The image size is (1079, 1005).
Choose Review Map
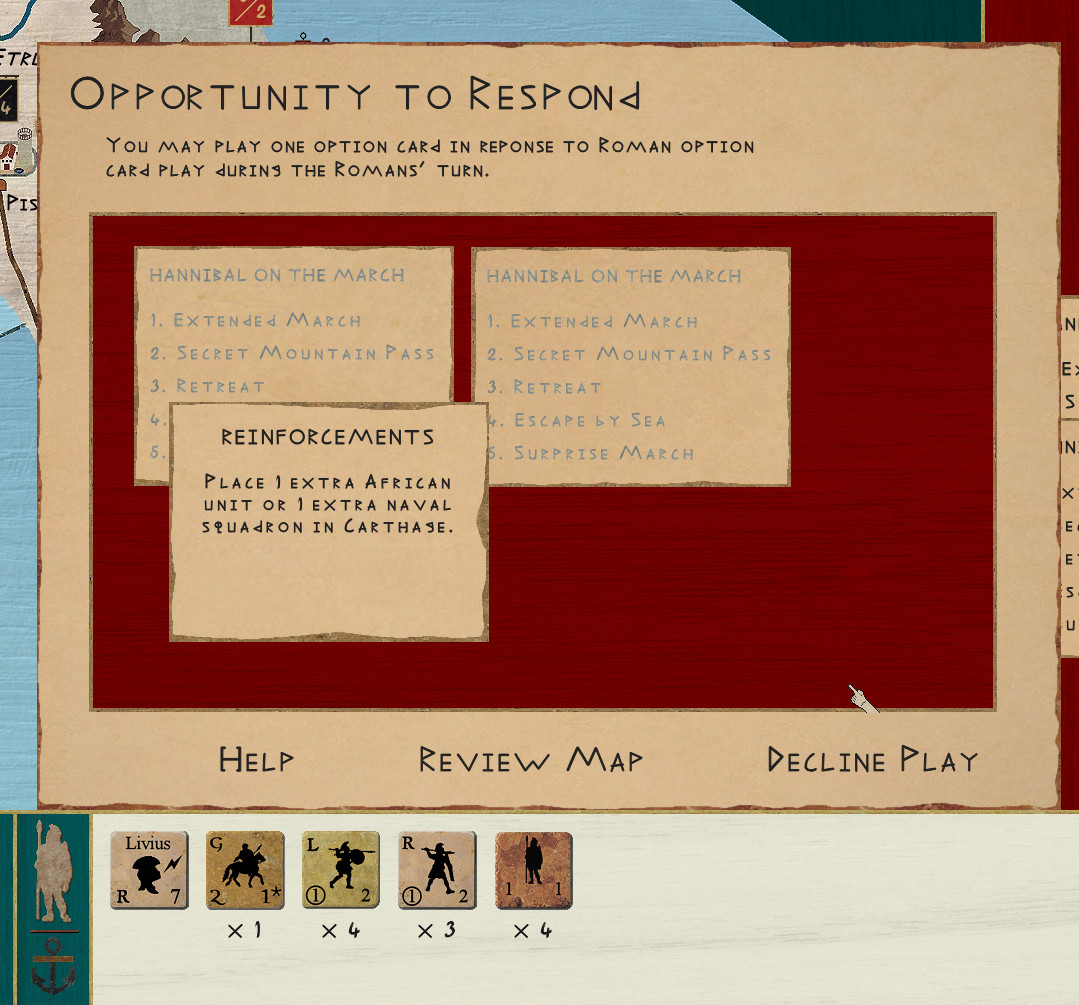click(x=530, y=760)
